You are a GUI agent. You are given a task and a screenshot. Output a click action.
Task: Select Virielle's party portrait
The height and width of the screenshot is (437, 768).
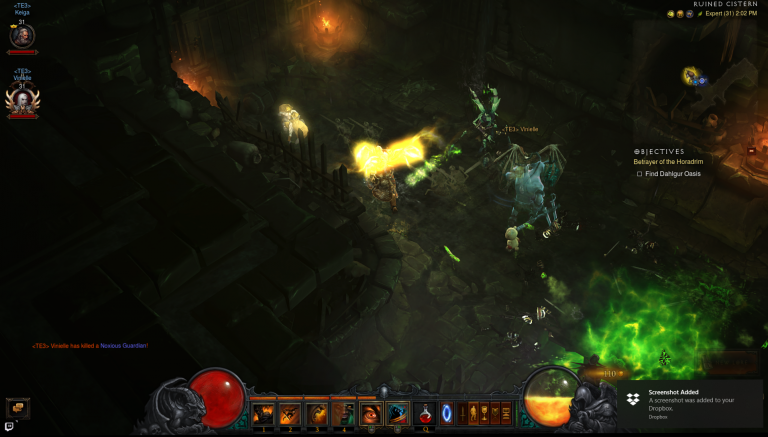21,98
